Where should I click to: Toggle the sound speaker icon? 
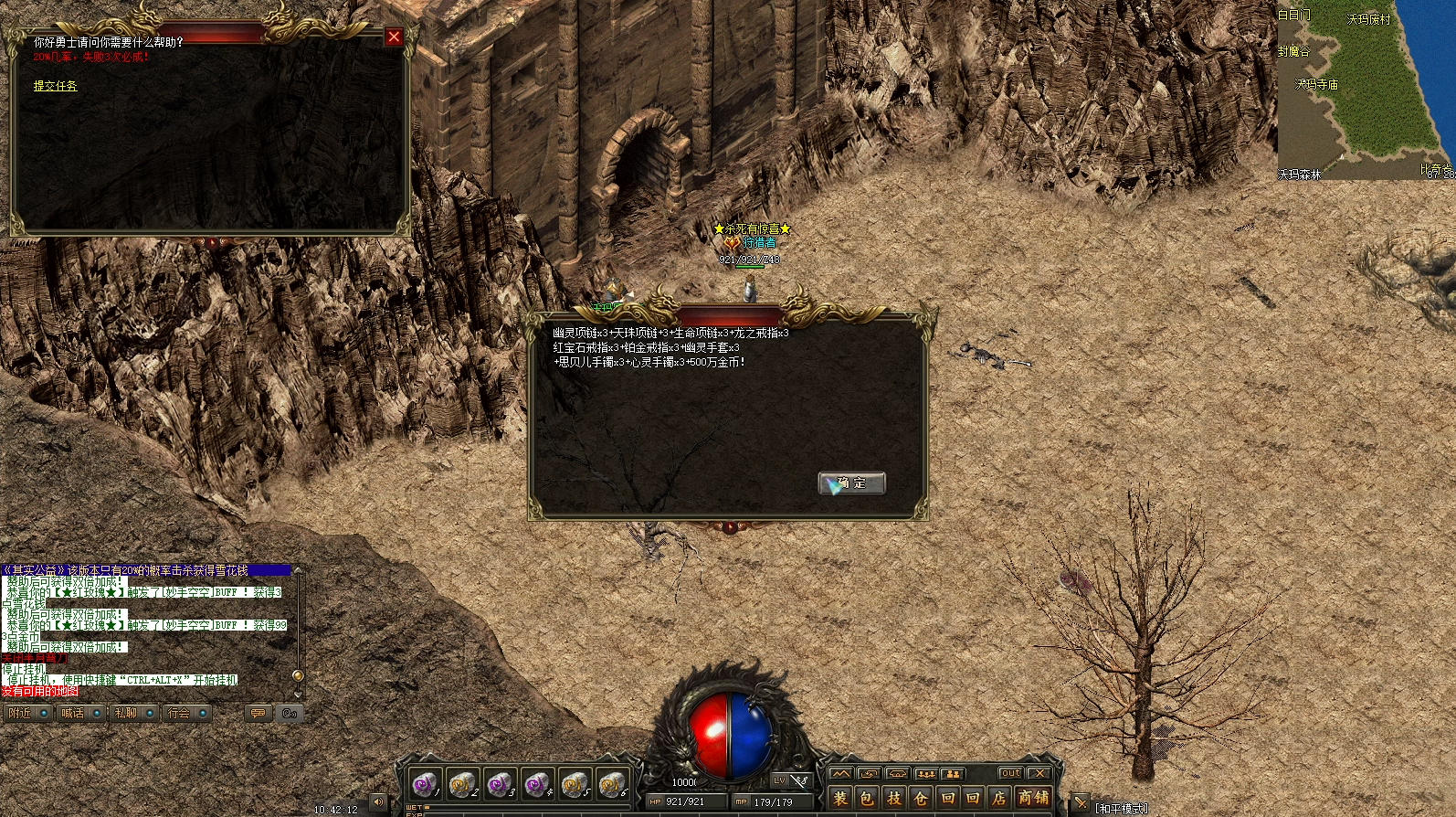378,802
